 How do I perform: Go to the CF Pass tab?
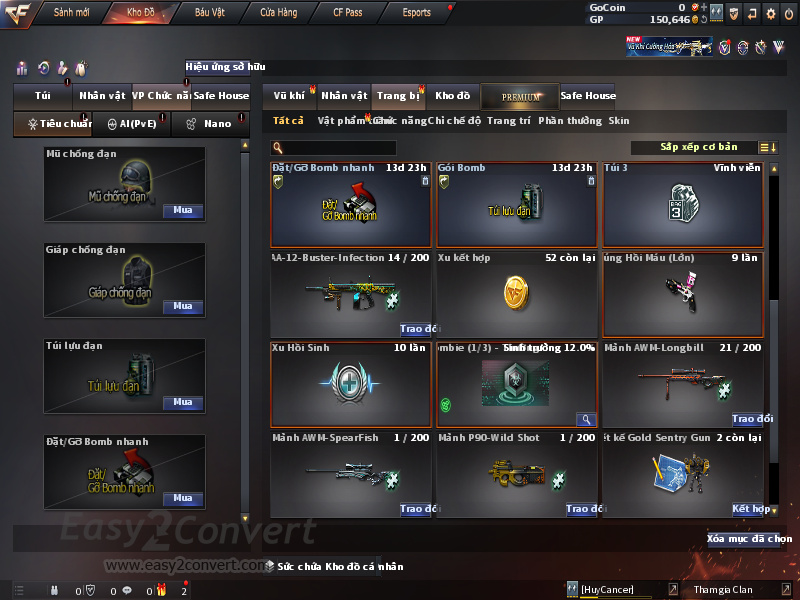tap(347, 13)
